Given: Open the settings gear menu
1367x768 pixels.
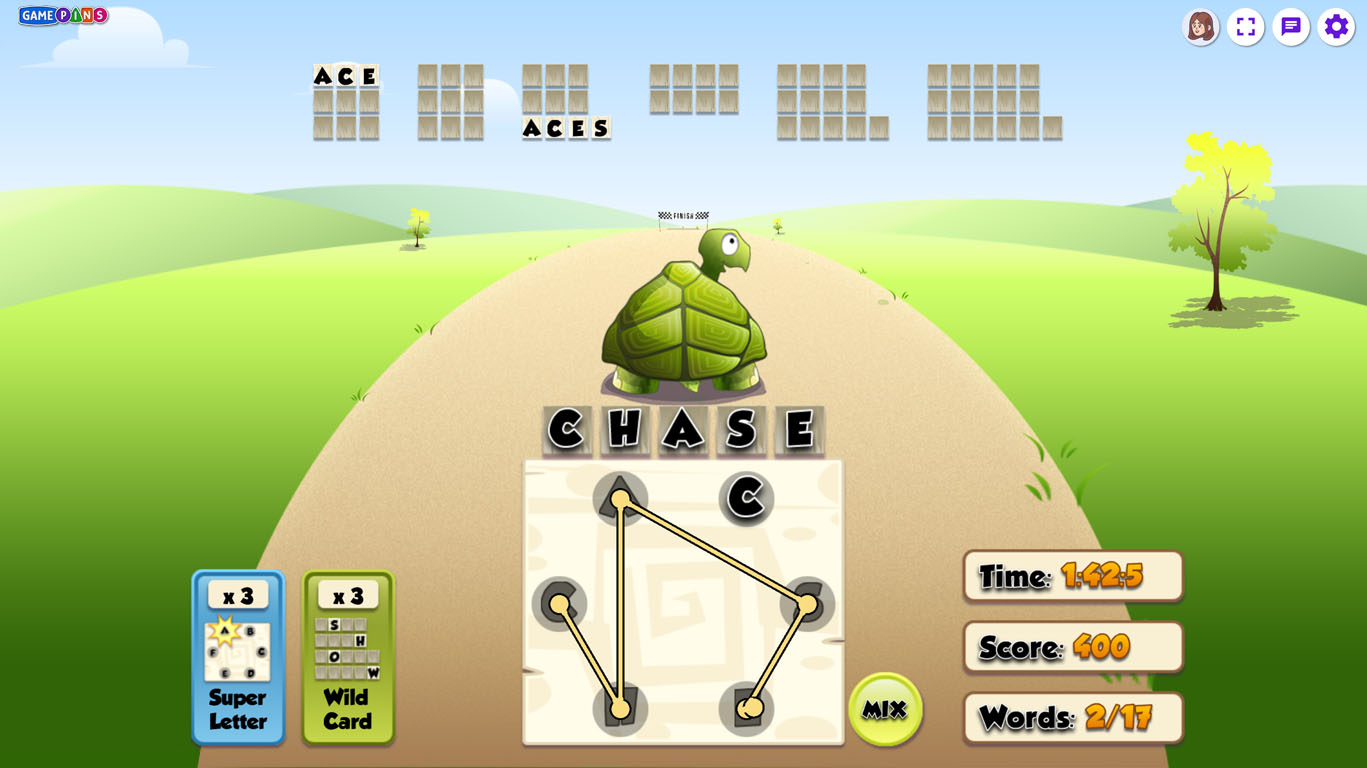Looking at the screenshot, I should click(x=1336, y=27).
